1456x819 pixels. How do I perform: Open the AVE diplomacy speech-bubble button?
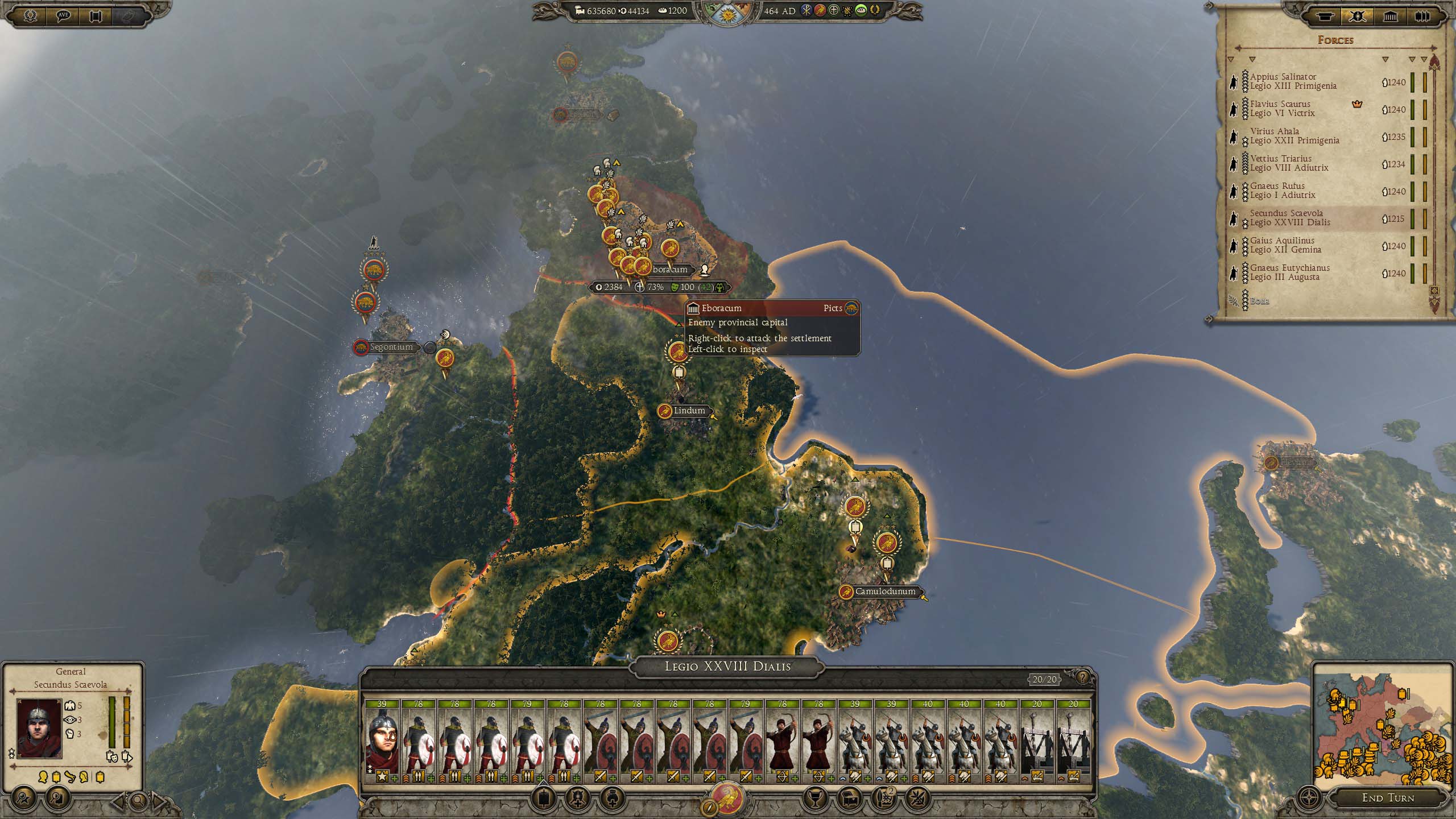(x=63, y=16)
